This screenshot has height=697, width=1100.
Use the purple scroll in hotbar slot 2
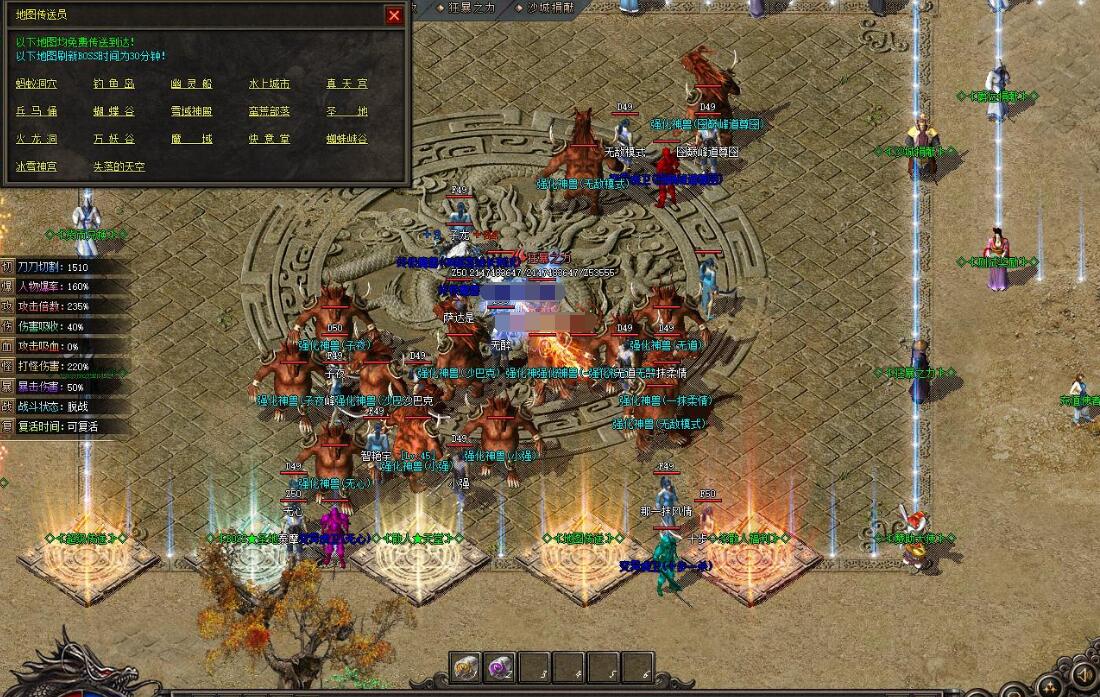tap(500, 667)
